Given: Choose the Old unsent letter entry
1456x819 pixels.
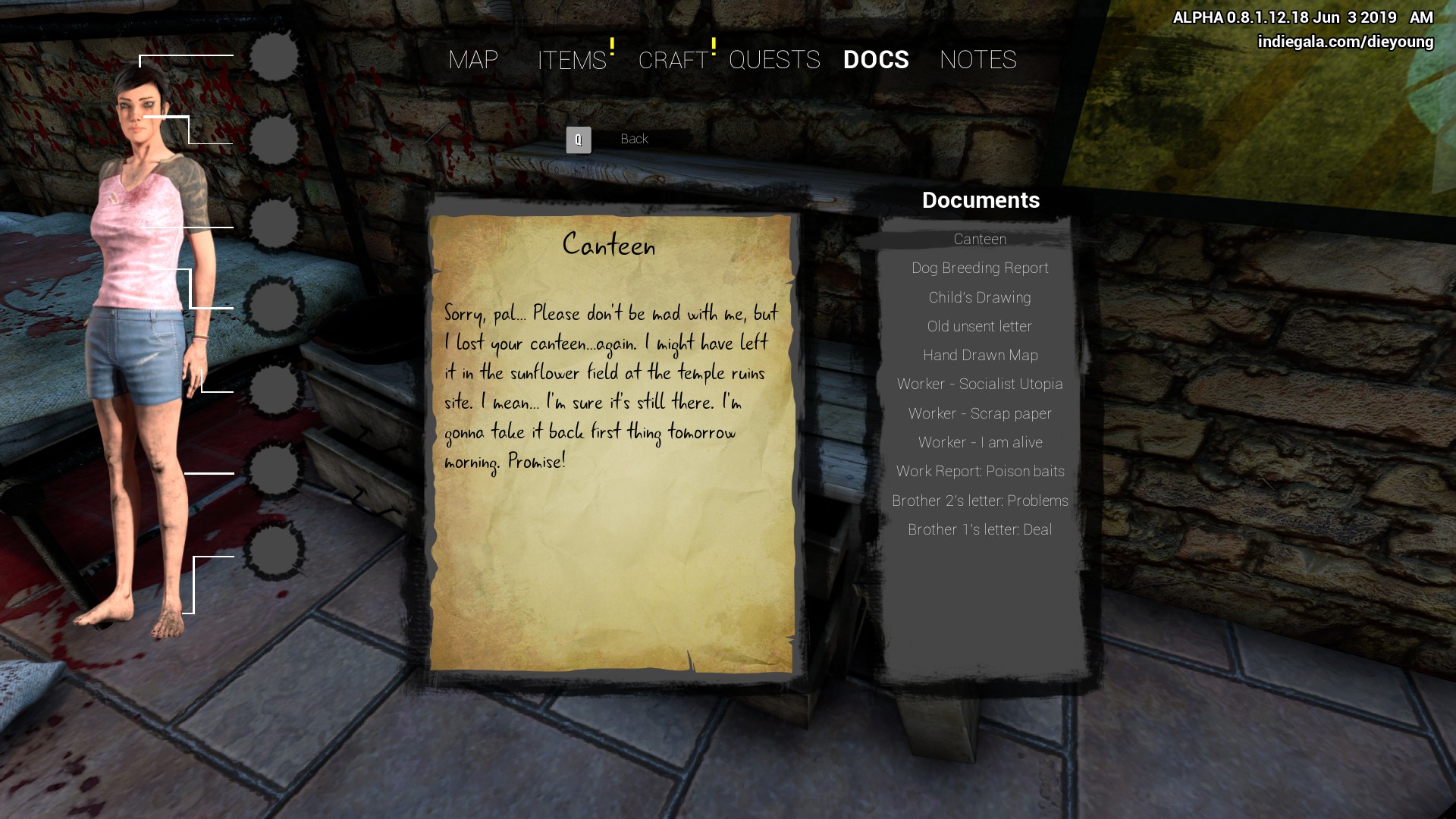Looking at the screenshot, I should (980, 327).
